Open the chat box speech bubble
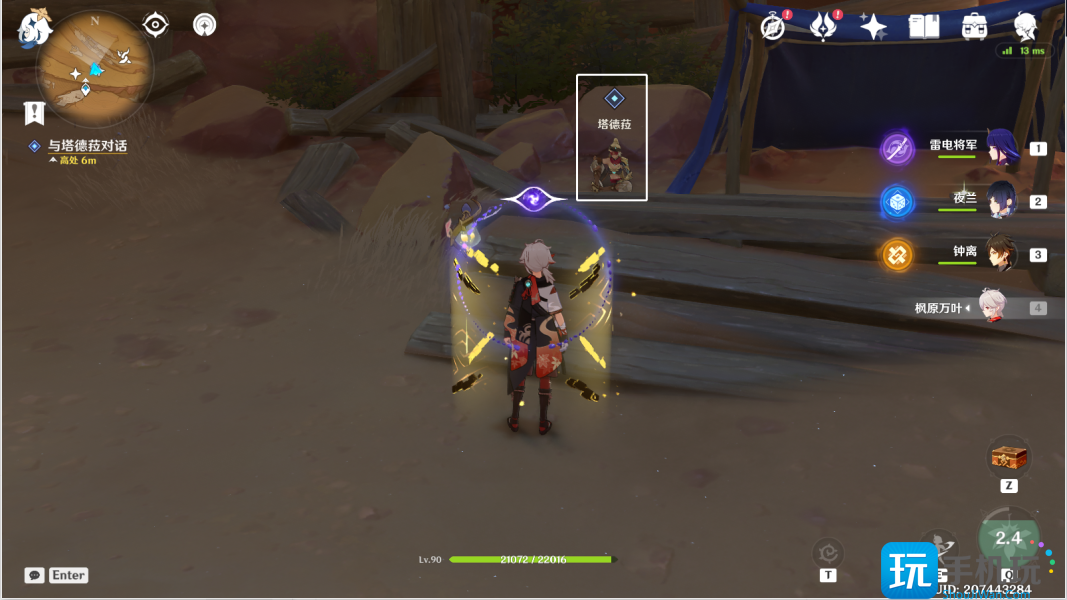 pos(35,575)
